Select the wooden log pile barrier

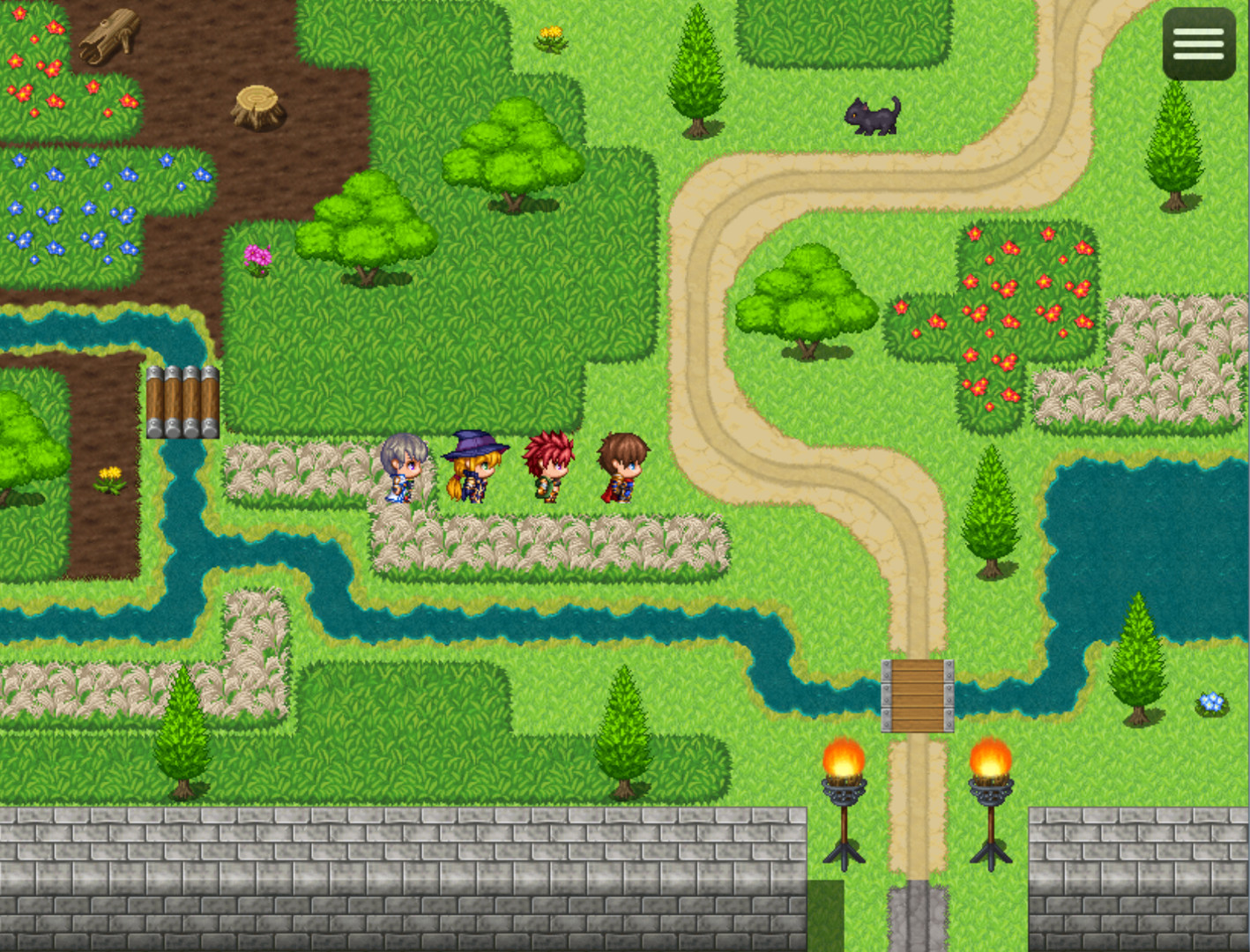click(182, 401)
